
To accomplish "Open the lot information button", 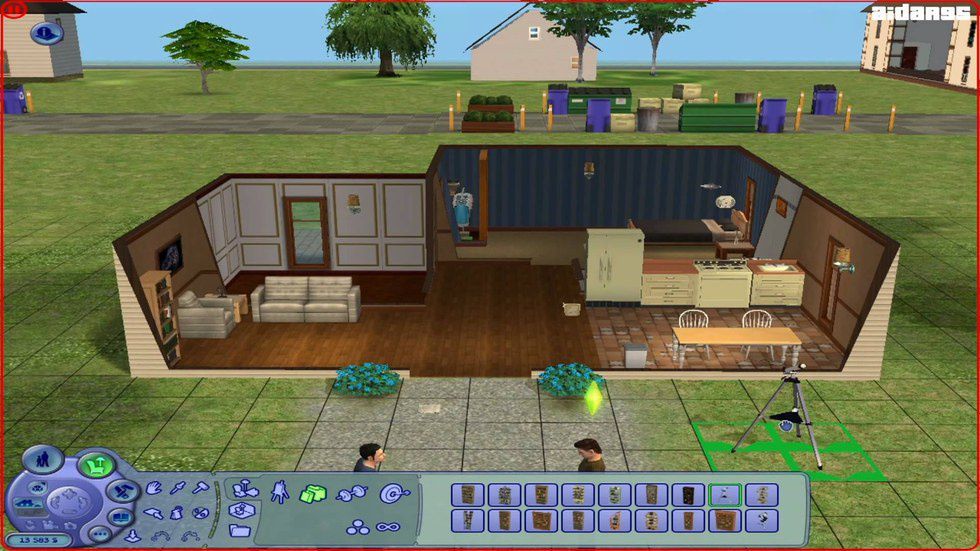I will (46, 32).
